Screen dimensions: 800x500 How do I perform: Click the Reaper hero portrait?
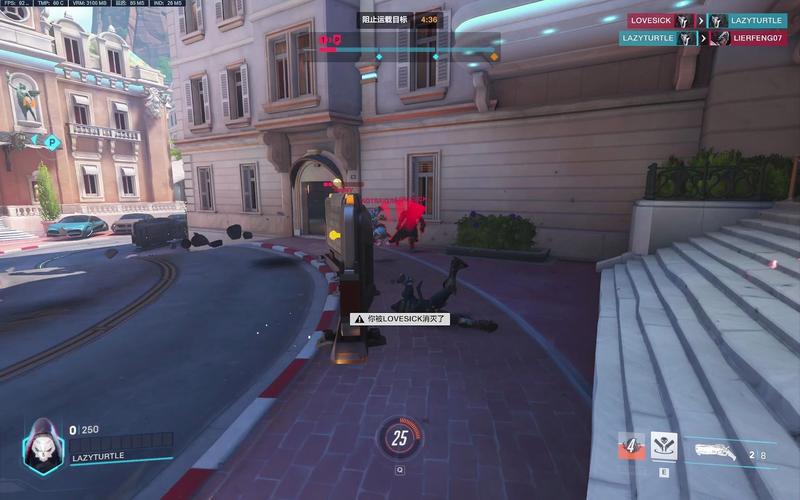(x=43, y=443)
